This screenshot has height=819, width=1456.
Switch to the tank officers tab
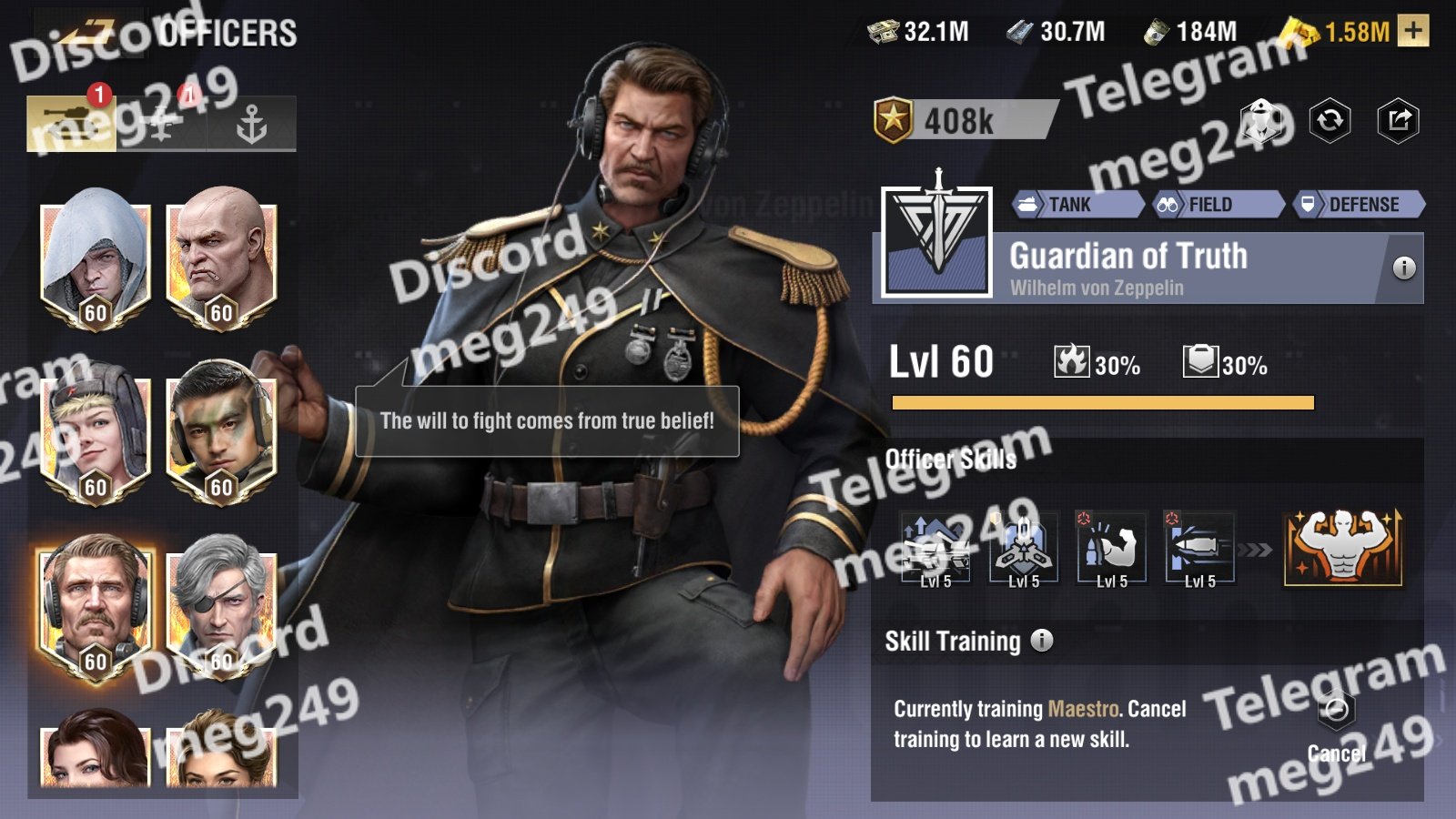pos(71,123)
